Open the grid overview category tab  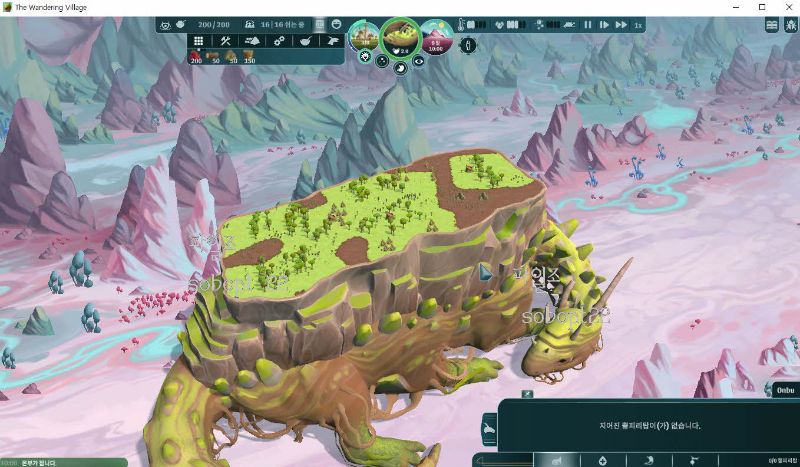click(199, 41)
